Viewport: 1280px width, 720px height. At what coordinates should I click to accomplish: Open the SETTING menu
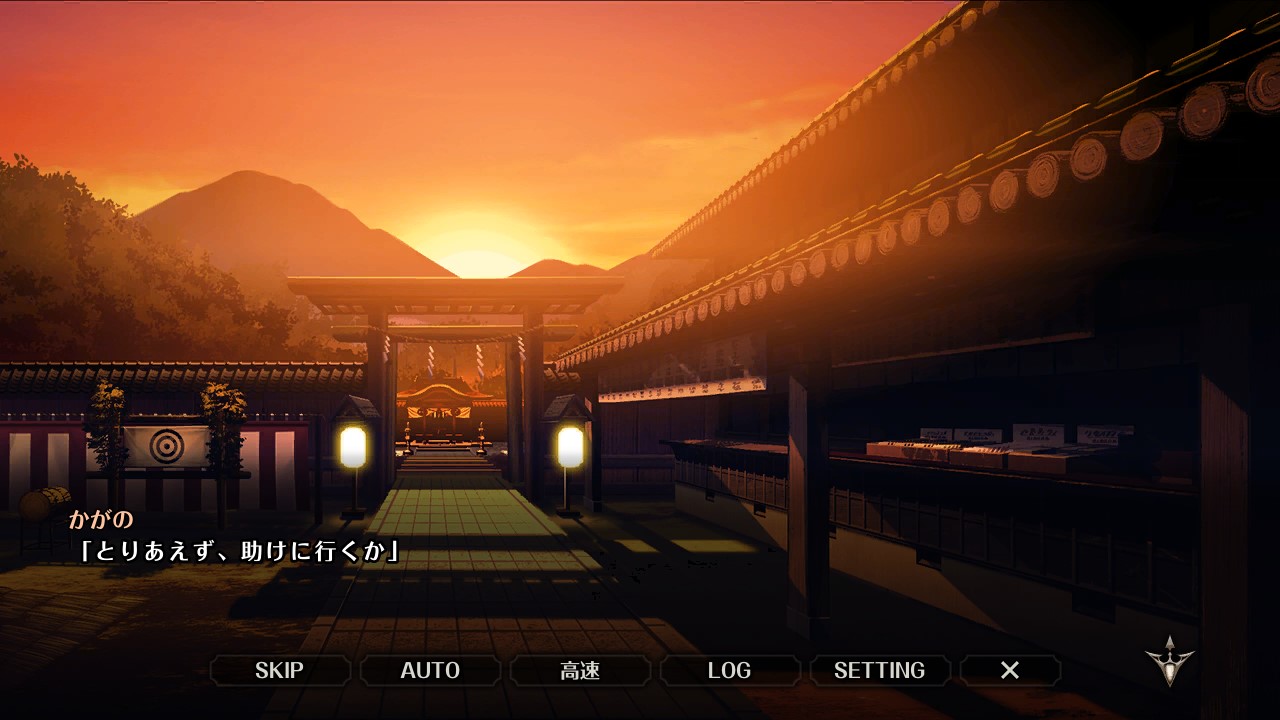click(879, 670)
